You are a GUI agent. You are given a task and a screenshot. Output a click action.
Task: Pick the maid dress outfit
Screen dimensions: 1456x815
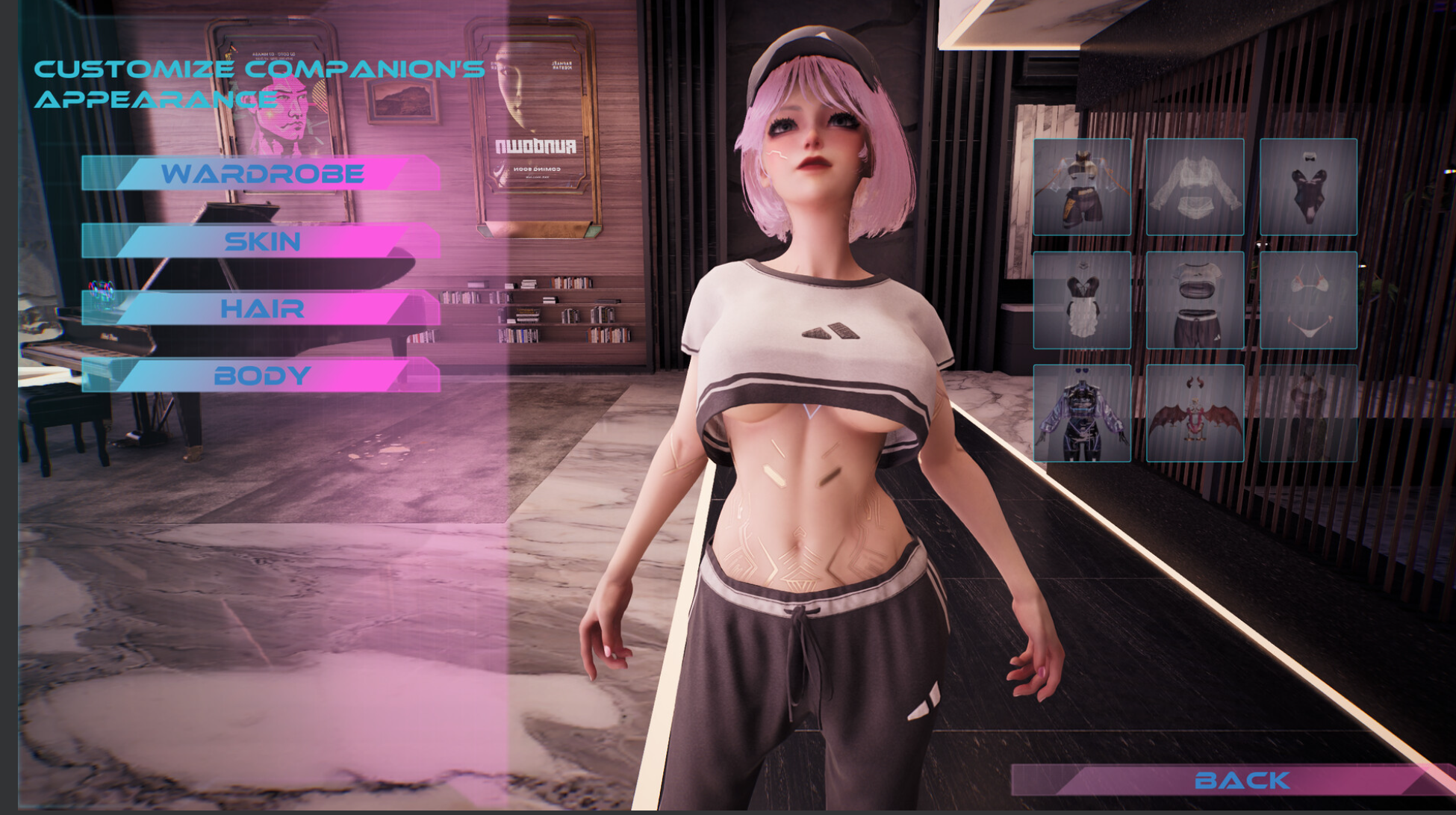coord(1082,299)
